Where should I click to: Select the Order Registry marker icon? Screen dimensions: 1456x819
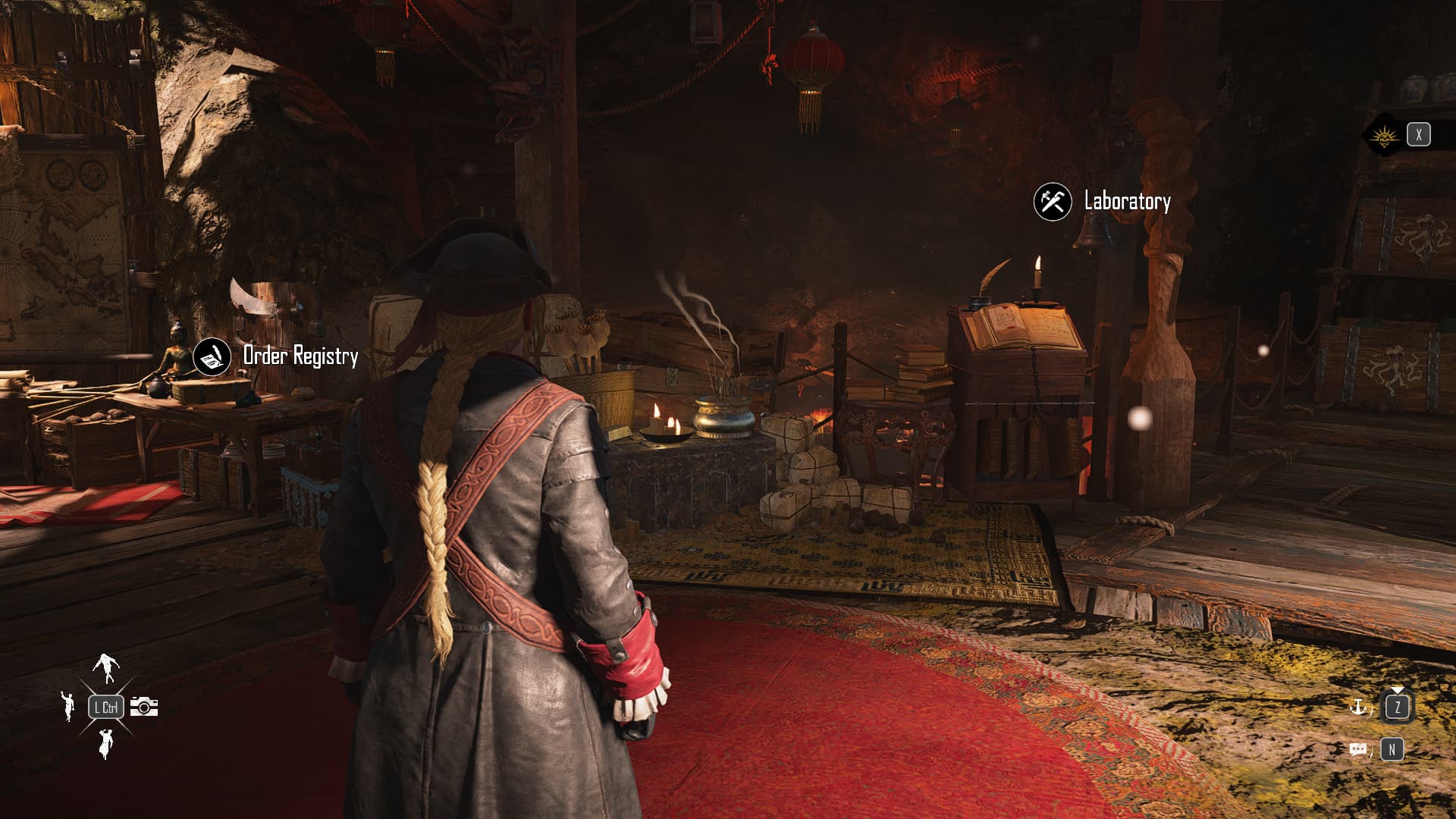click(212, 356)
